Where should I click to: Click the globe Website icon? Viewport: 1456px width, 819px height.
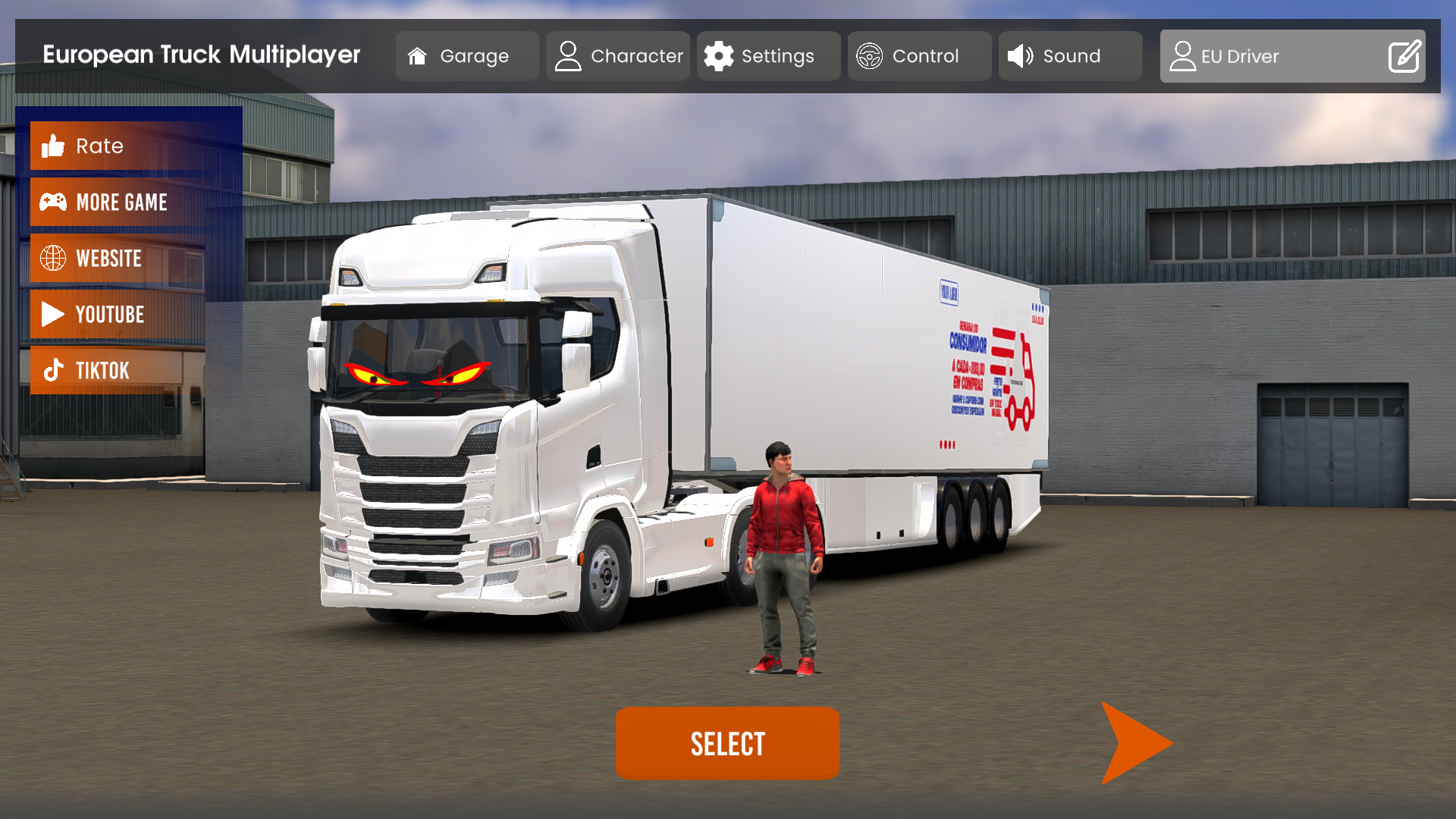pyautogui.click(x=52, y=258)
